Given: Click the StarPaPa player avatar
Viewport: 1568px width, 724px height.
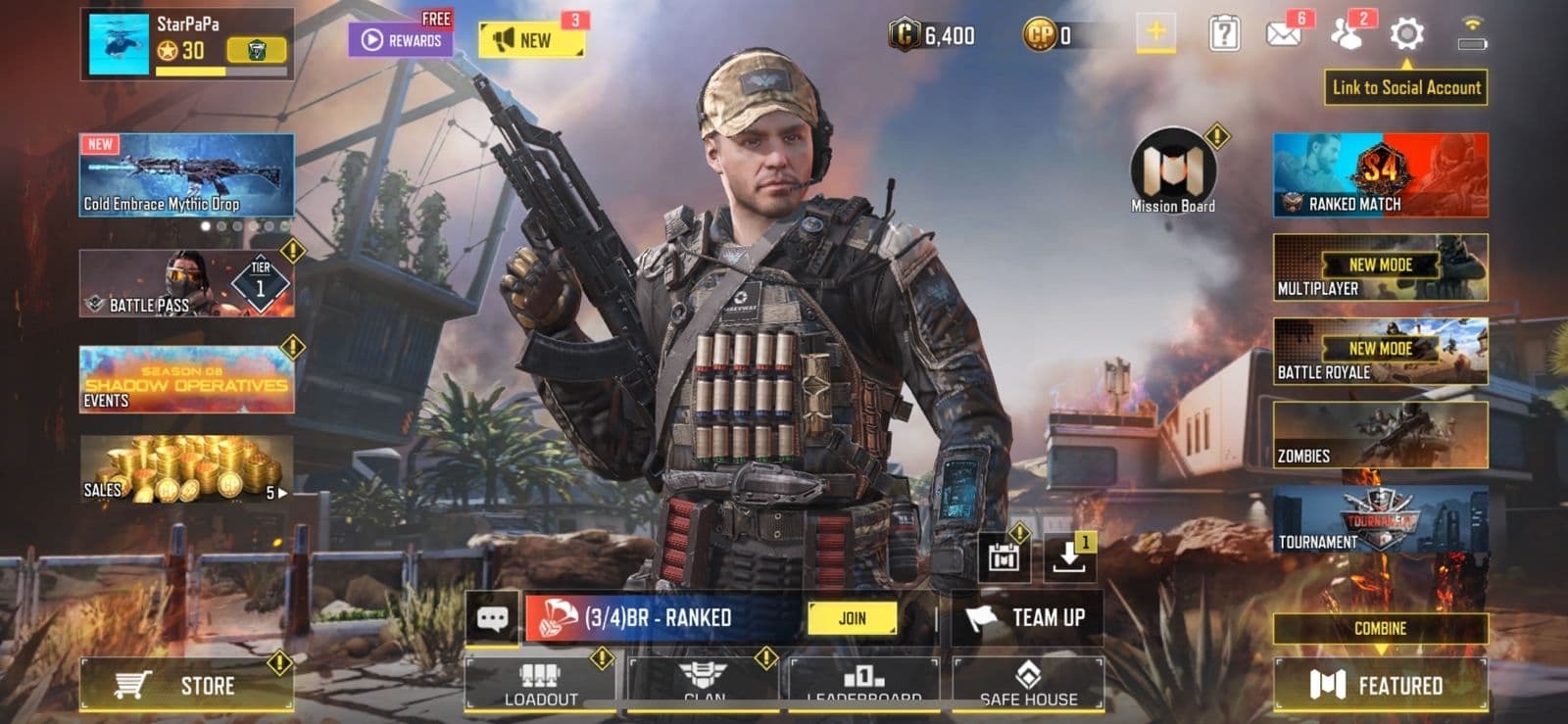Looking at the screenshot, I should tap(118, 43).
